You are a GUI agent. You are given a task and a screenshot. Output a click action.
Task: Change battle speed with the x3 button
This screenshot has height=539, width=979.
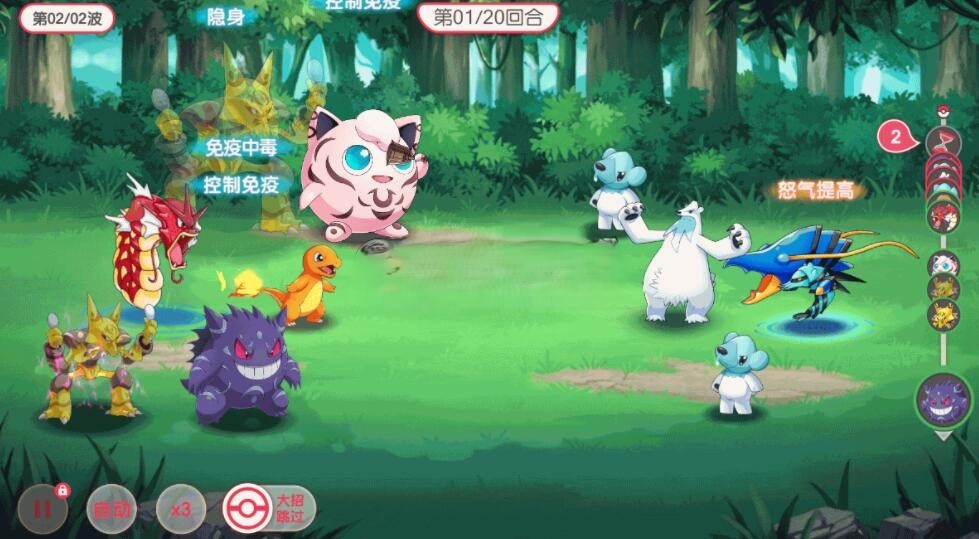[x=181, y=510]
